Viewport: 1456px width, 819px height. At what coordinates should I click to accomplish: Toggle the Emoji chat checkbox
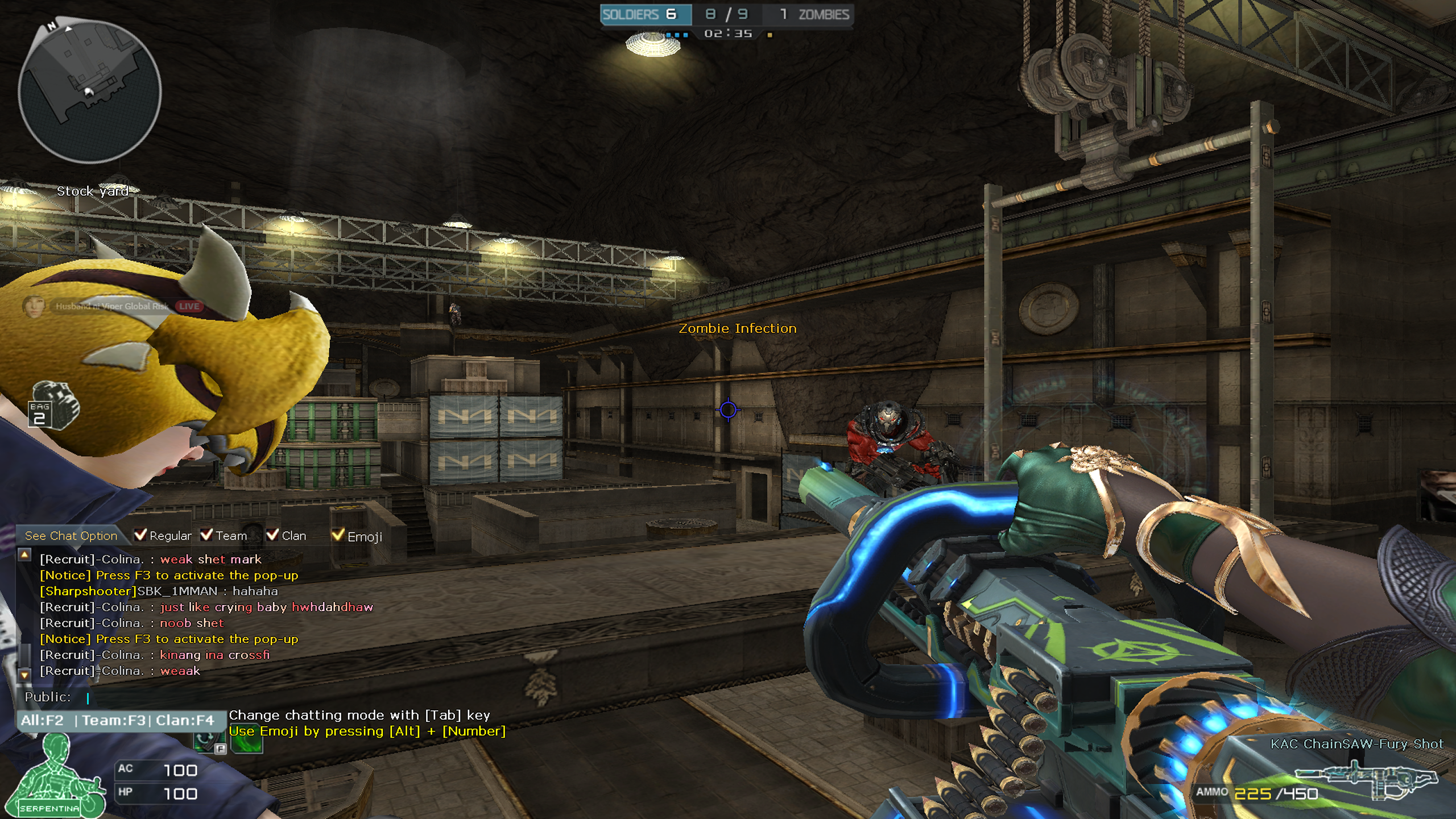[x=338, y=535]
